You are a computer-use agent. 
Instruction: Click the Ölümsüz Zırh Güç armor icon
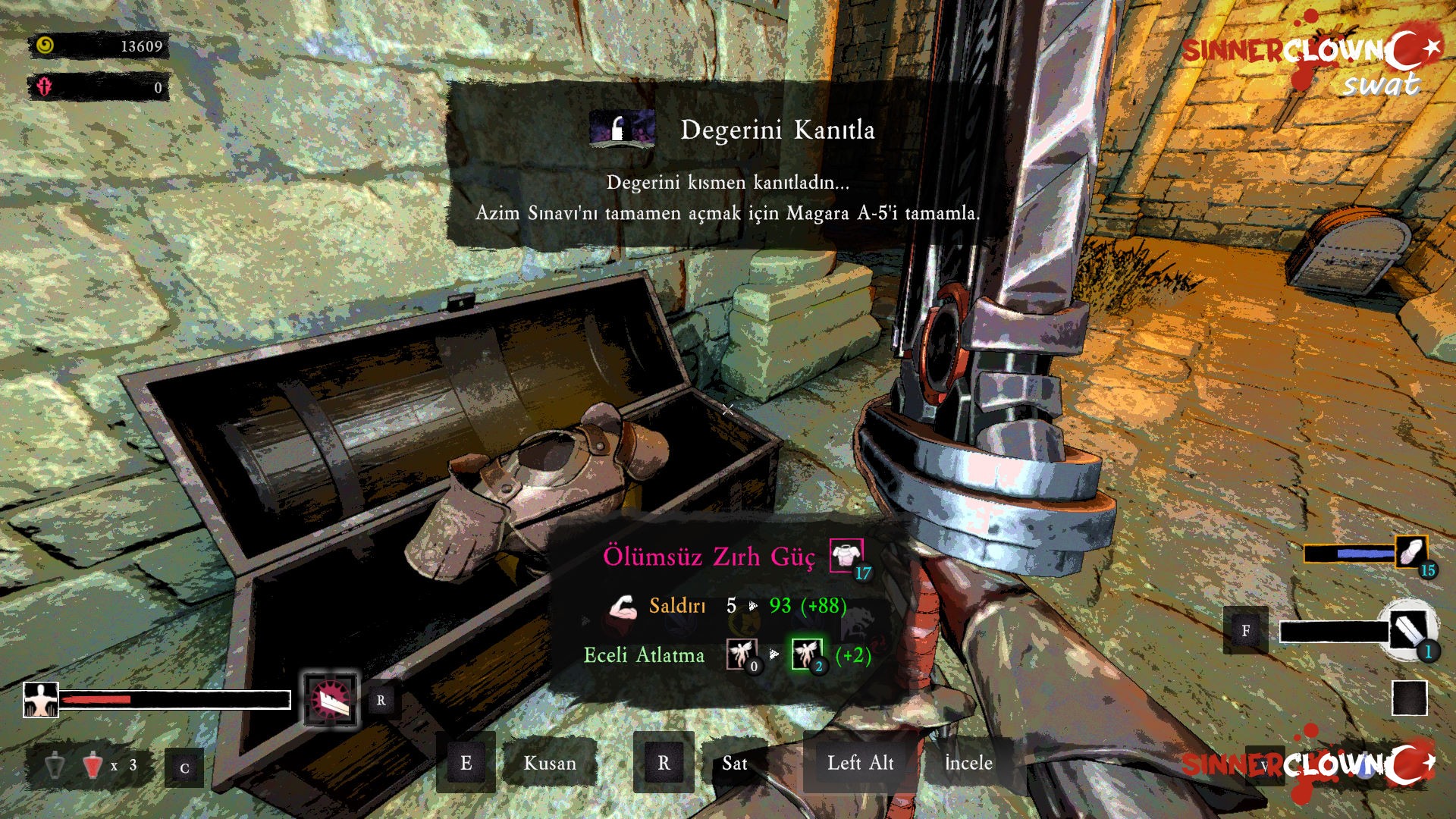(846, 556)
